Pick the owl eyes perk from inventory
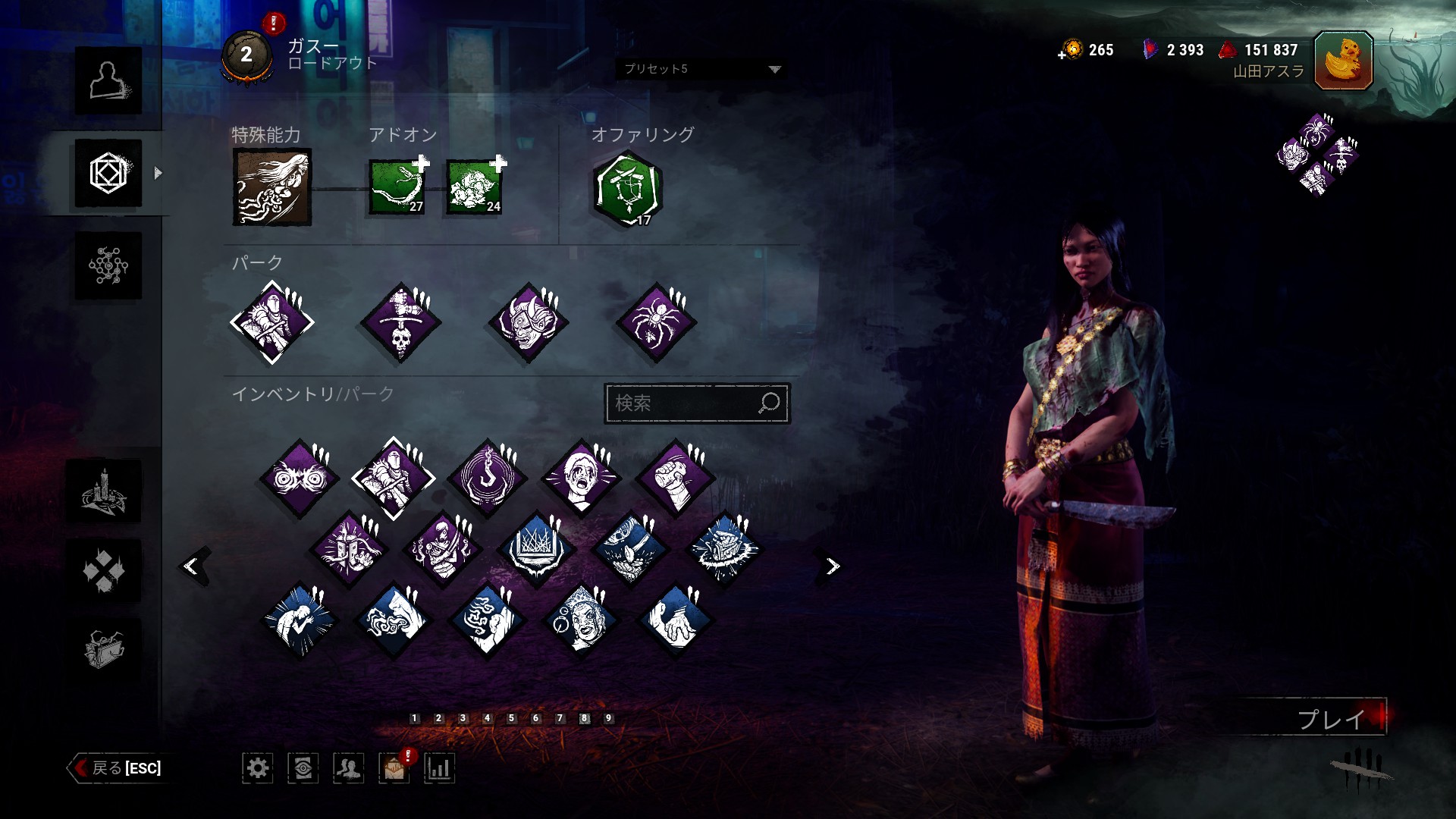Screen dimensions: 1456x819 click(x=300, y=479)
